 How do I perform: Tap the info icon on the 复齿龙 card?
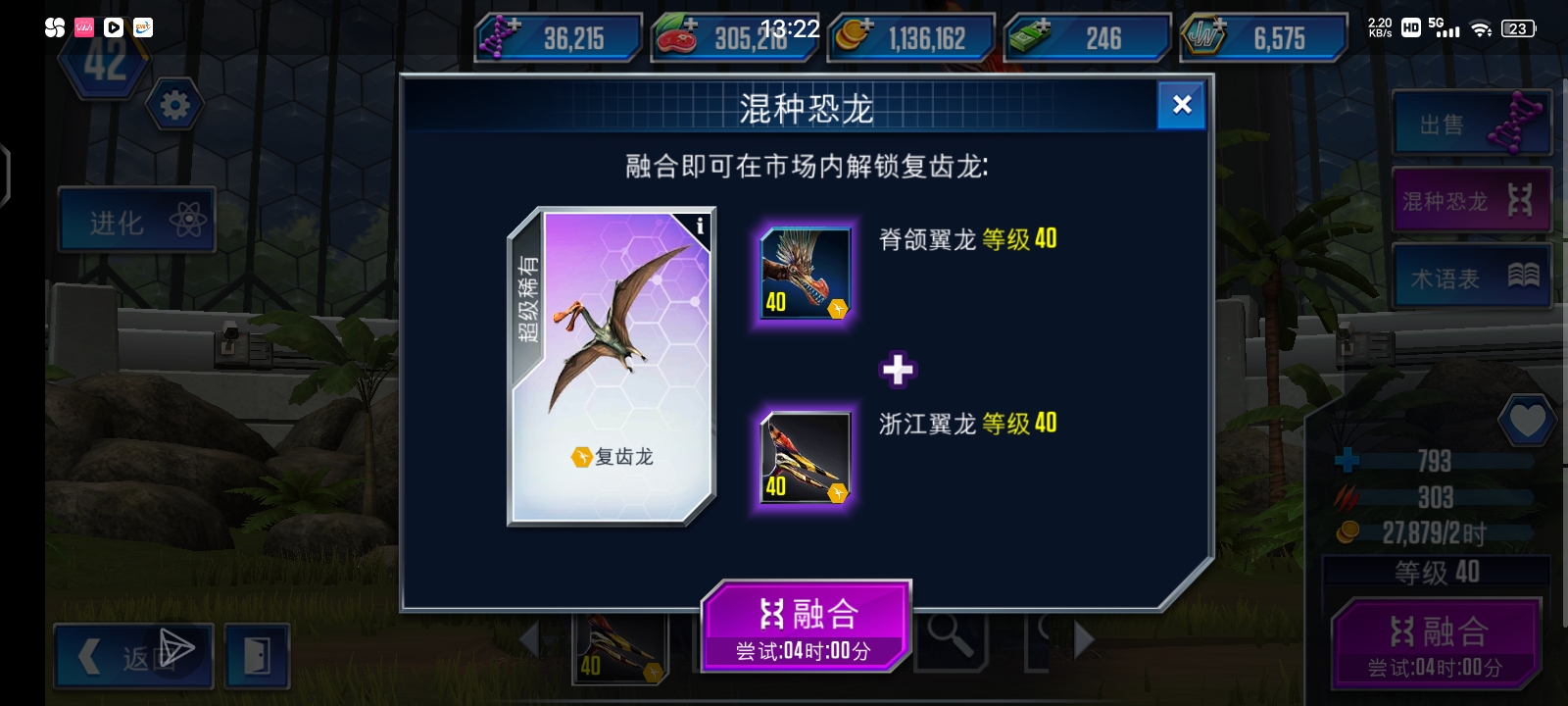pyautogui.click(x=699, y=226)
